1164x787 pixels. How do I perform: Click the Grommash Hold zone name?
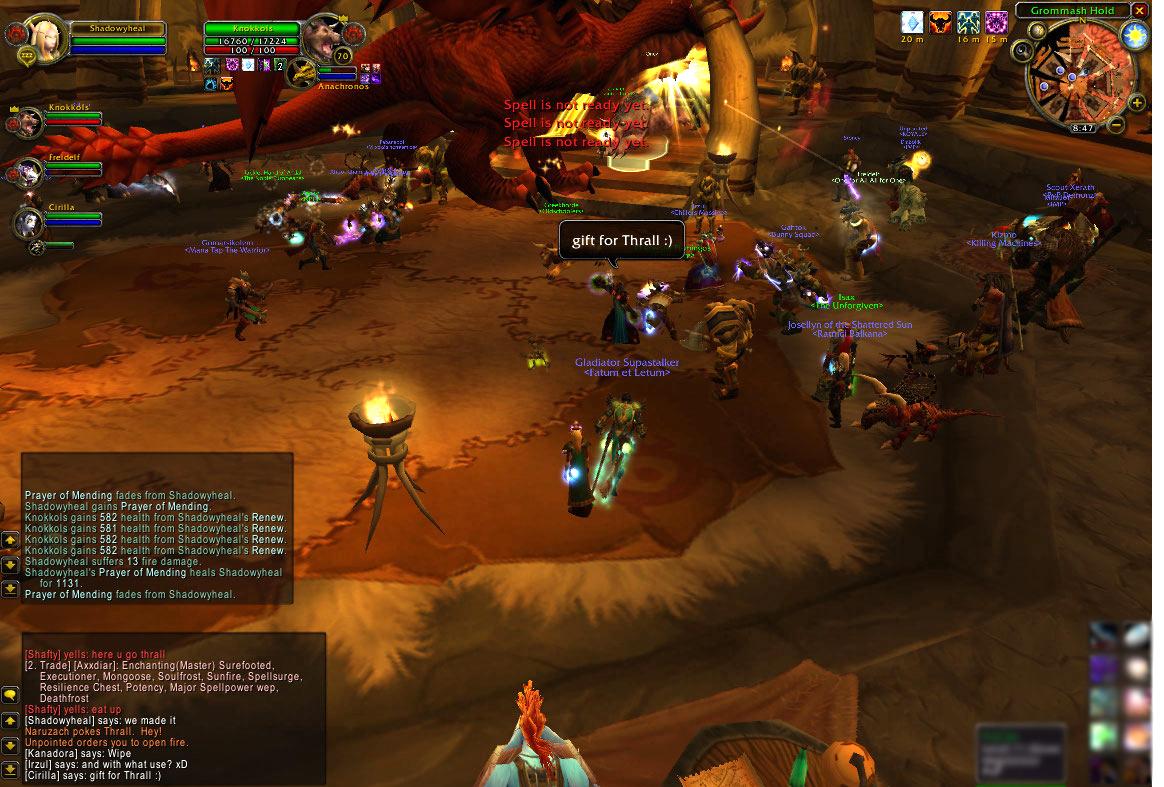click(1071, 10)
